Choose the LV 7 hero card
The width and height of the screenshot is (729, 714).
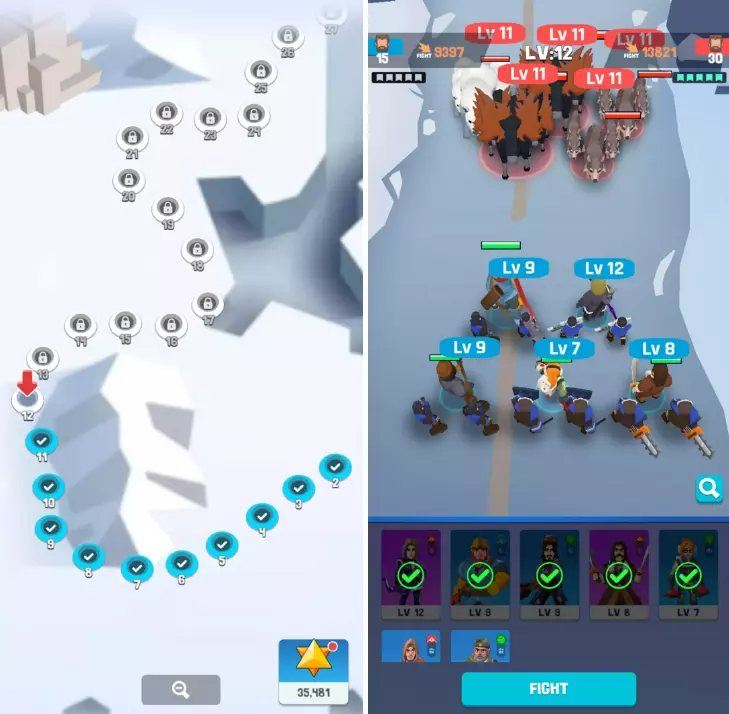click(687, 574)
